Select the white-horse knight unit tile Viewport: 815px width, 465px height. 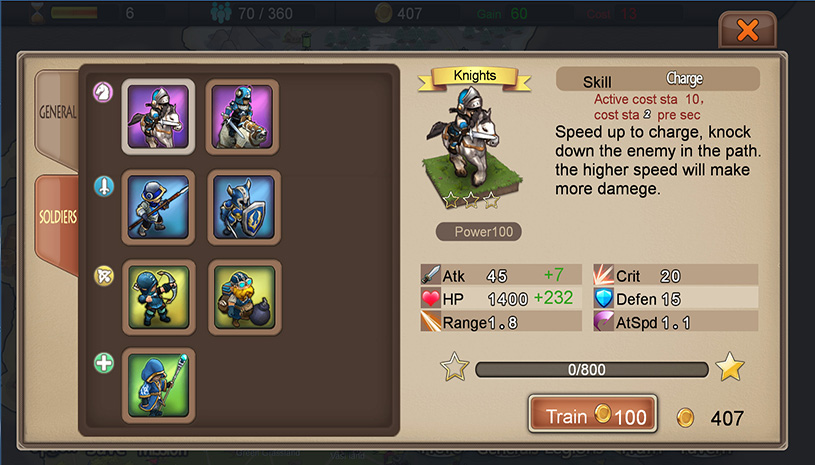tap(158, 116)
